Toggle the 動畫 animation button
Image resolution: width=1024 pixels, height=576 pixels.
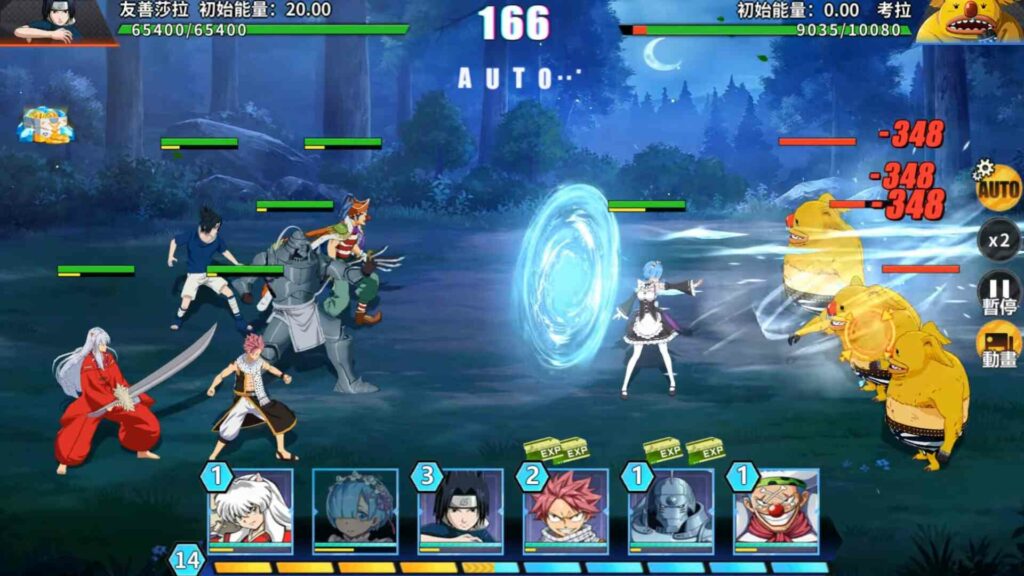[998, 344]
